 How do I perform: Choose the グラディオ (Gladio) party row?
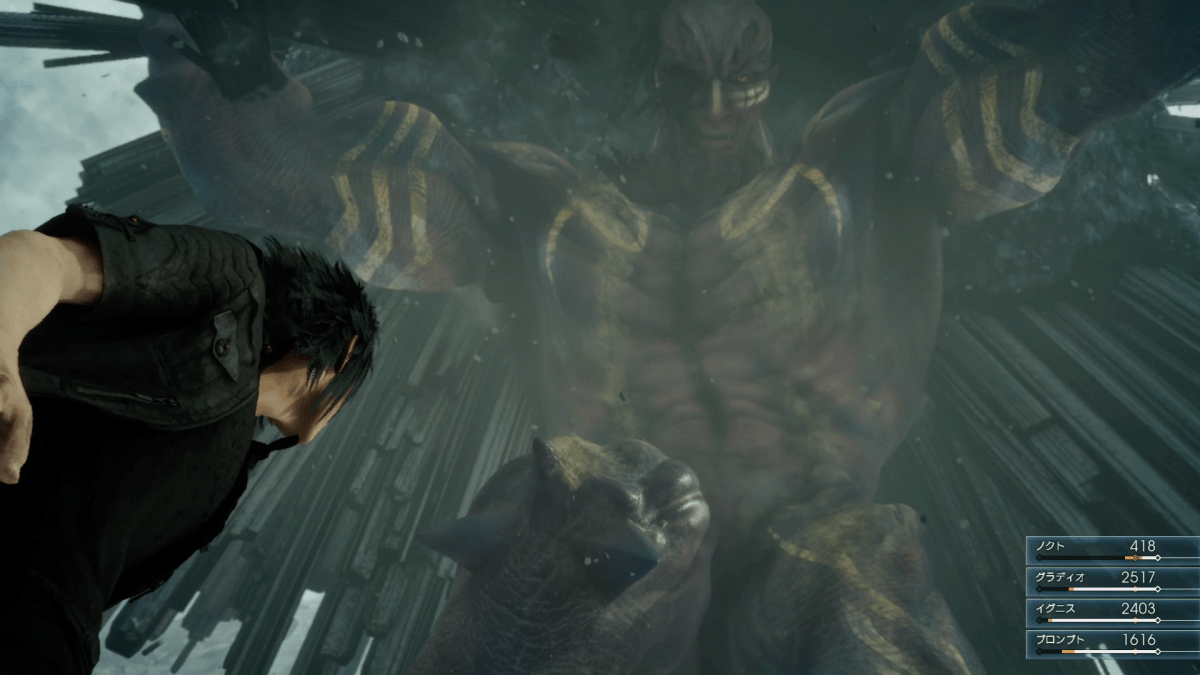coord(1112,580)
